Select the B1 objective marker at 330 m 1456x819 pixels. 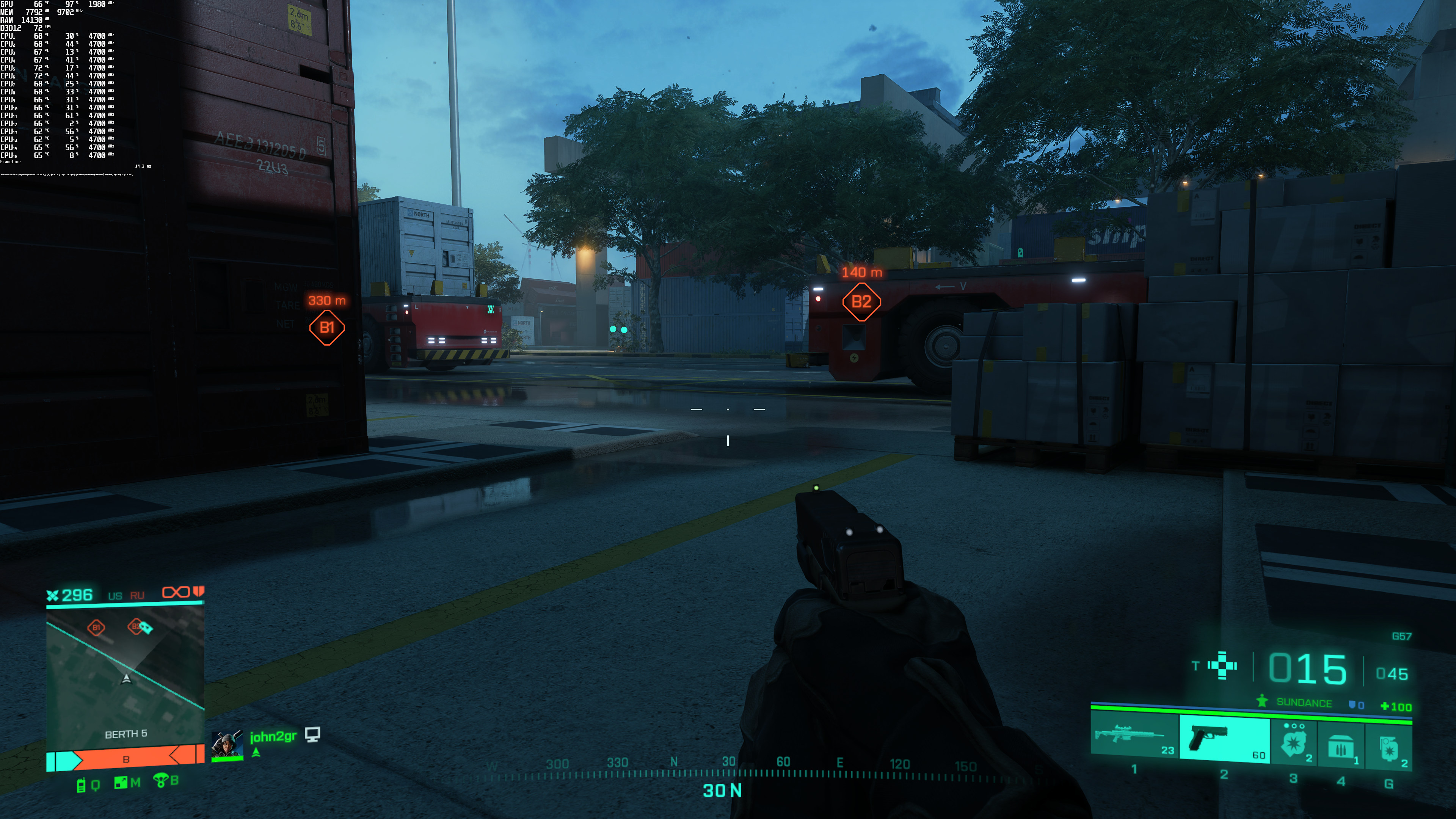pos(327,327)
